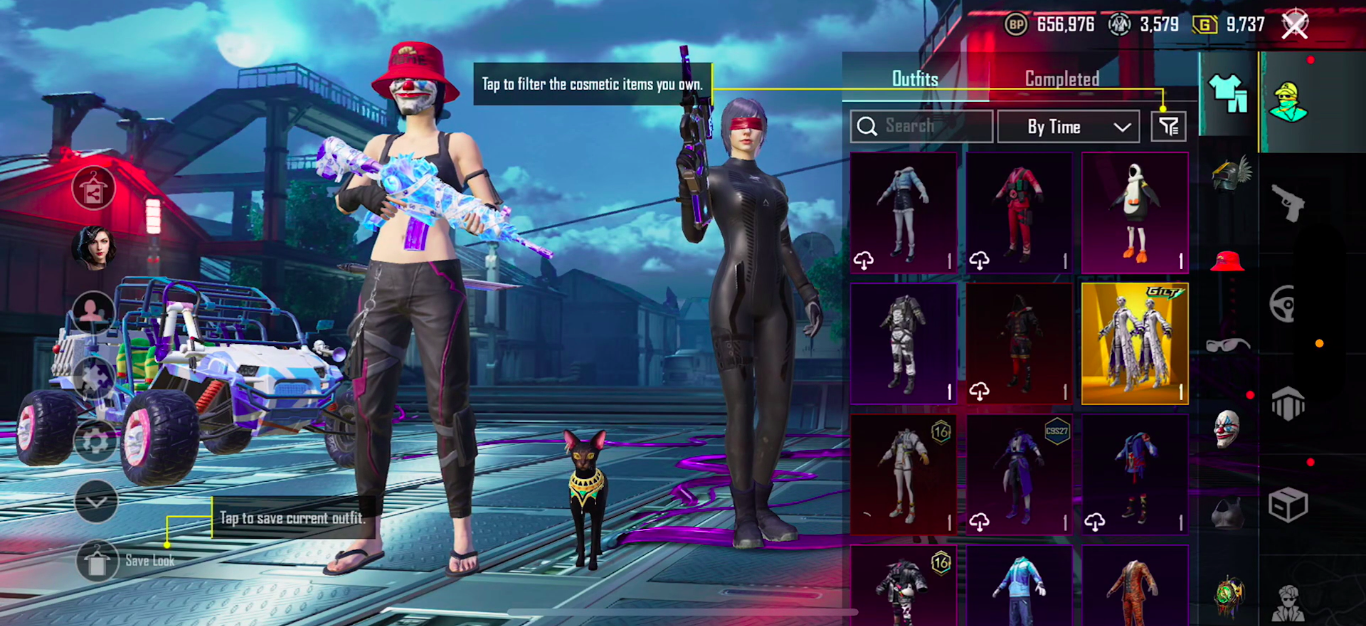Close the inventory screen
This screenshot has width=1366, height=626.
1295,25
